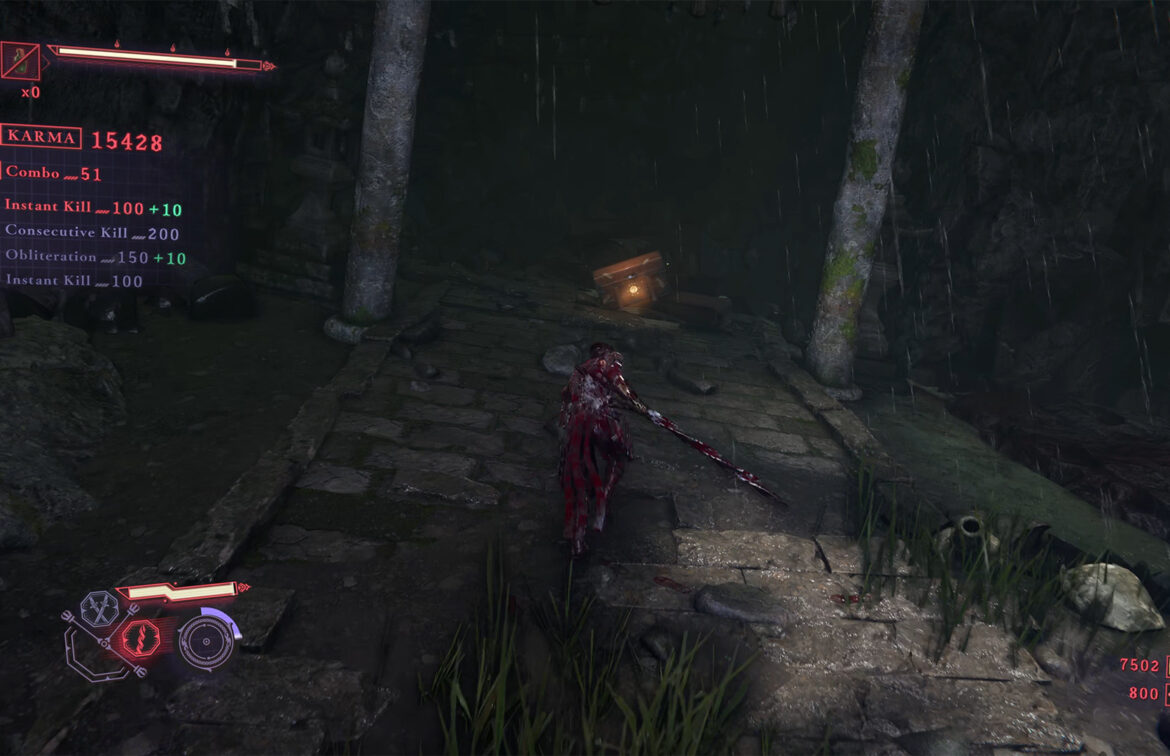Click the circular purple gauge dial
Viewport: 1170px width, 756px height.
pyautogui.click(x=206, y=641)
